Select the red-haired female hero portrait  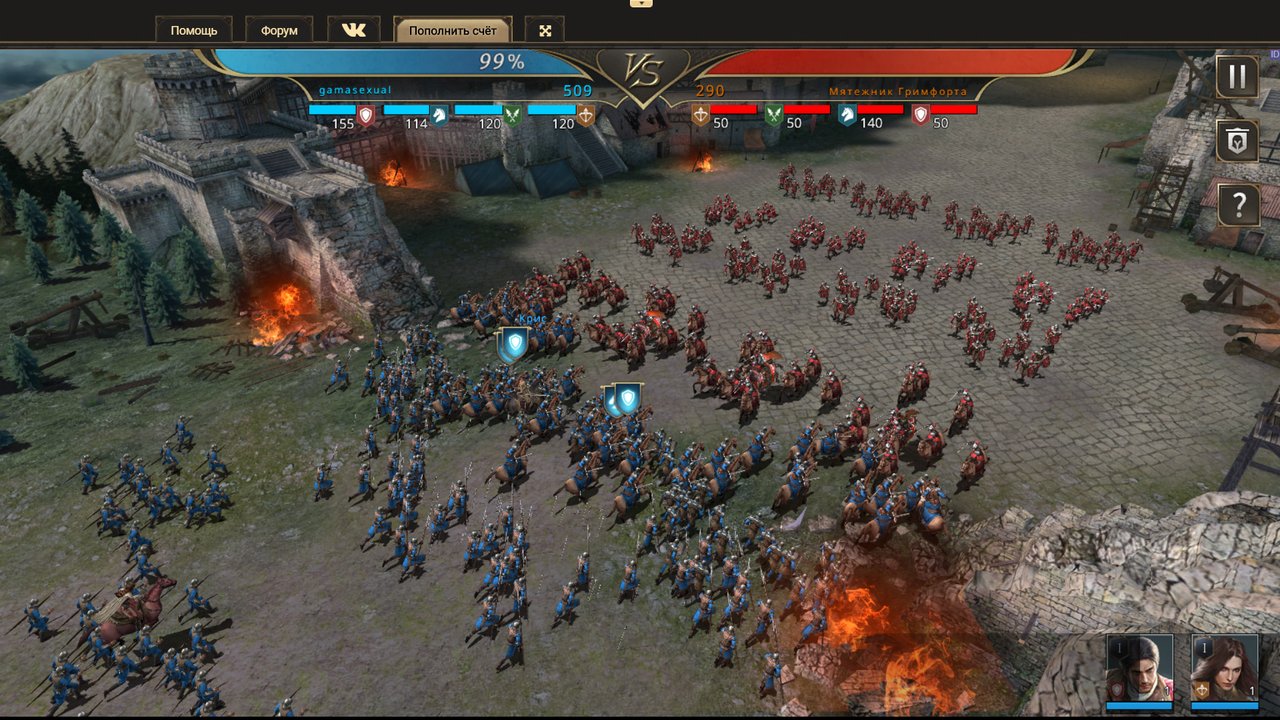[x=1224, y=668]
